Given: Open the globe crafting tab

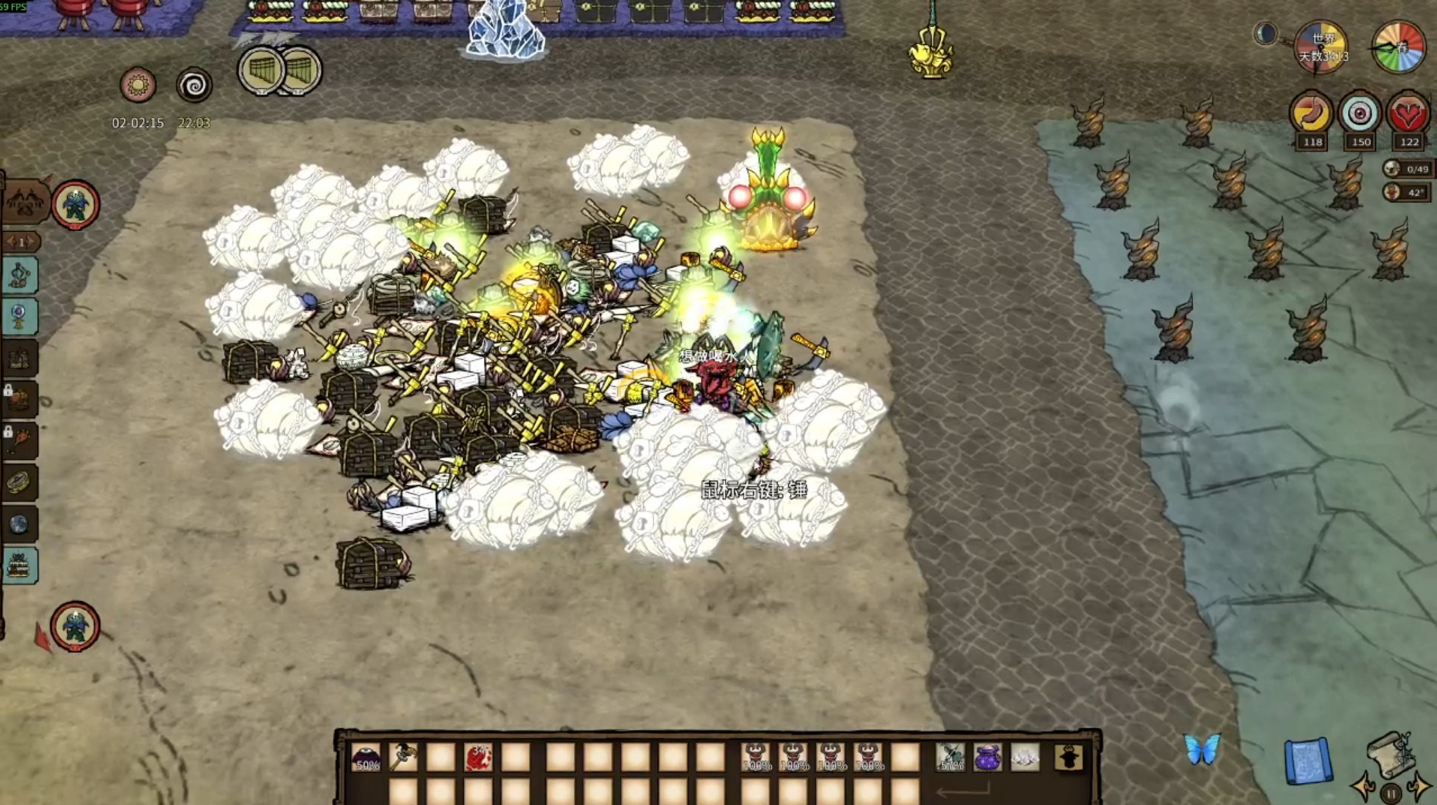Looking at the screenshot, I should click(19, 524).
